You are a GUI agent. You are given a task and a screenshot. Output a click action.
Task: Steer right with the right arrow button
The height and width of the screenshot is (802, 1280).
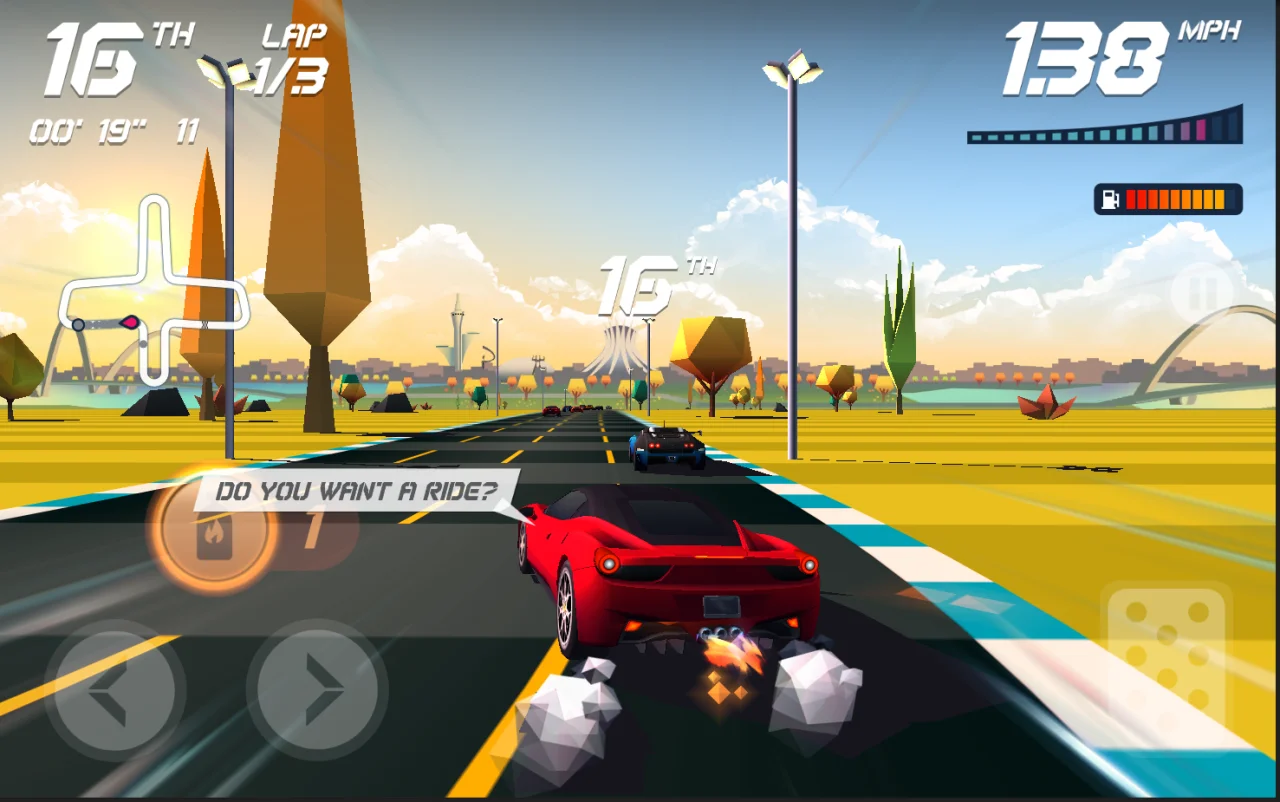click(x=317, y=689)
